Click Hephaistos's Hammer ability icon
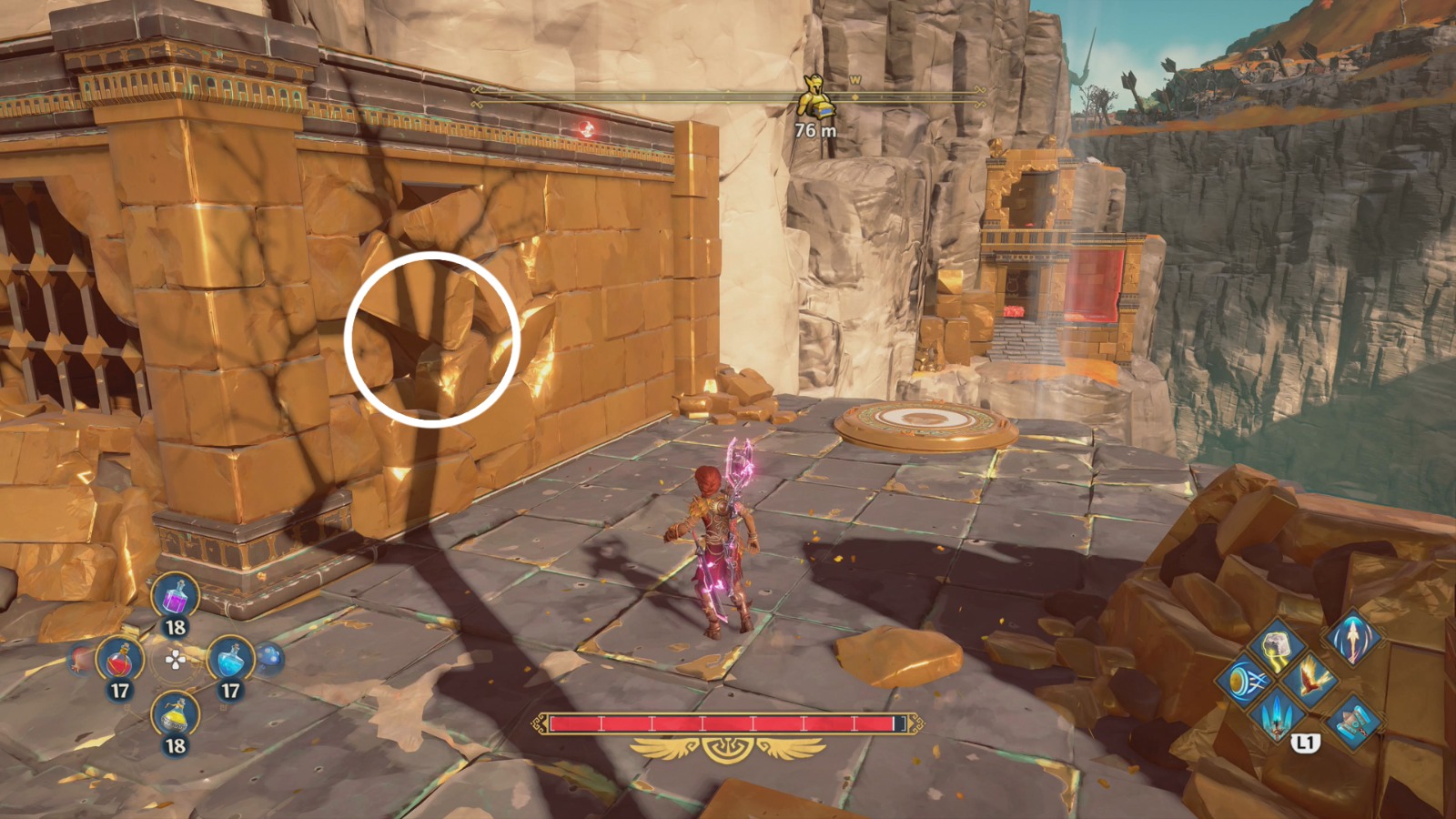The height and width of the screenshot is (819, 1456). click(x=1356, y=722)
